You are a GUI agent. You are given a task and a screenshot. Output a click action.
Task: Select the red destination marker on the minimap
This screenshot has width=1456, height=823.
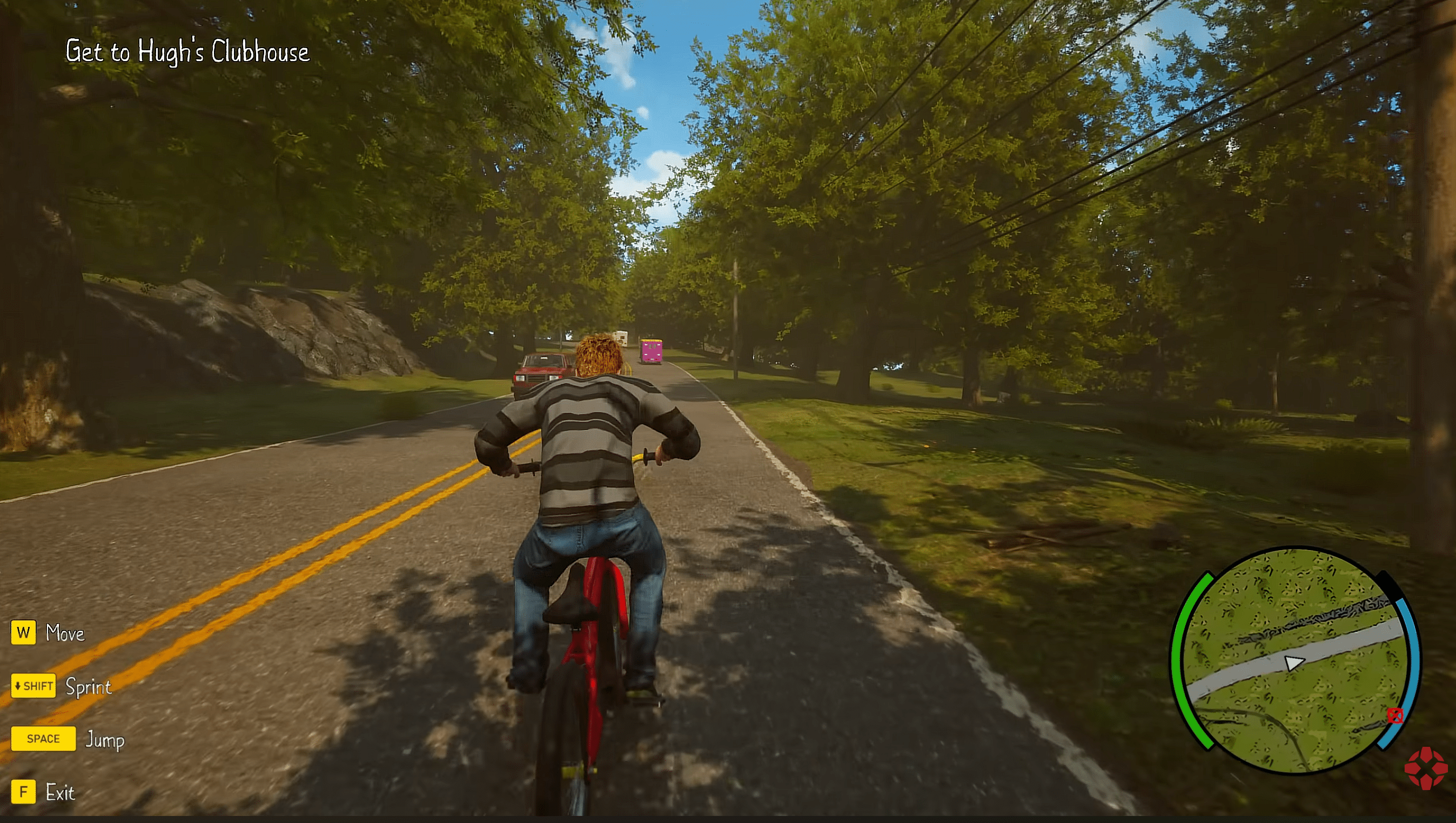(1394, 715)
